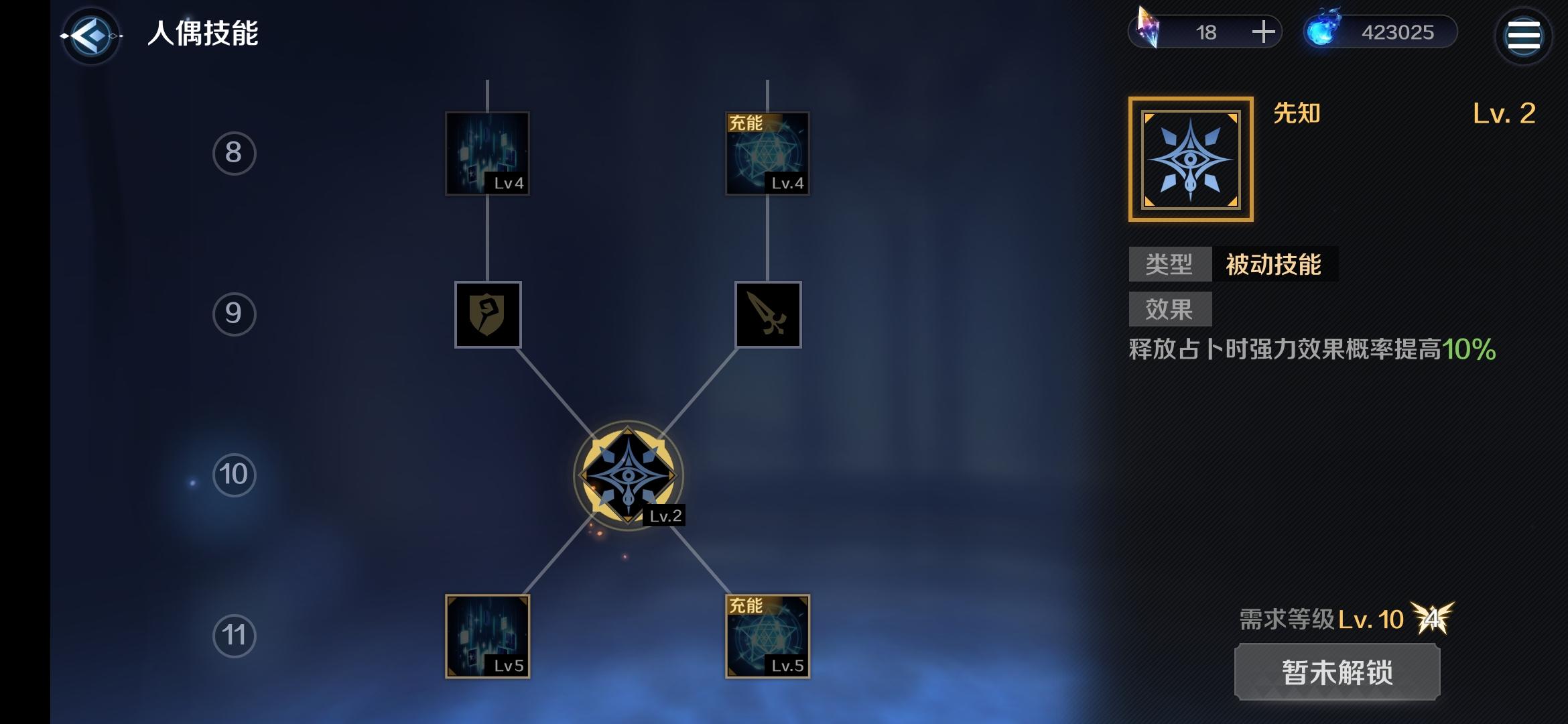This screenshot has height=724, width=1568.
Task: Open the hamburger menu at top right
Action: click(x=1522, y=36)
